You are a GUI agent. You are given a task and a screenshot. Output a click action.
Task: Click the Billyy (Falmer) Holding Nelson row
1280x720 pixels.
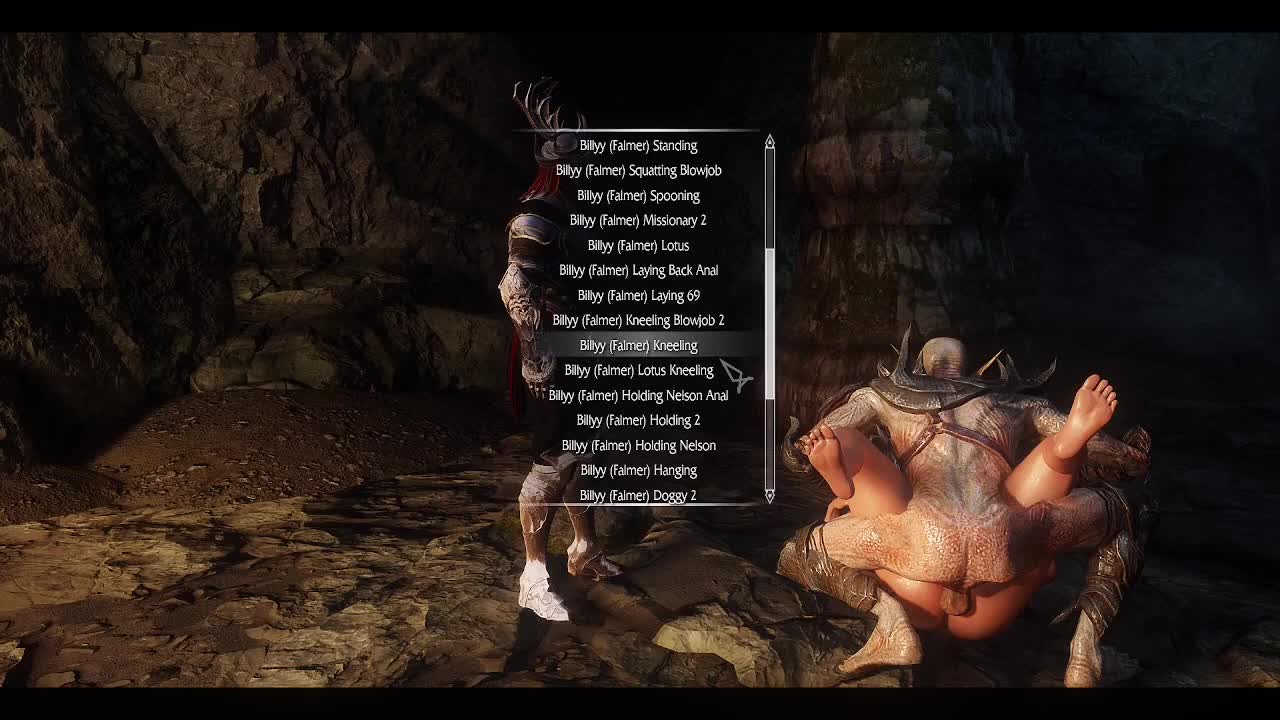tap(638, 446)
